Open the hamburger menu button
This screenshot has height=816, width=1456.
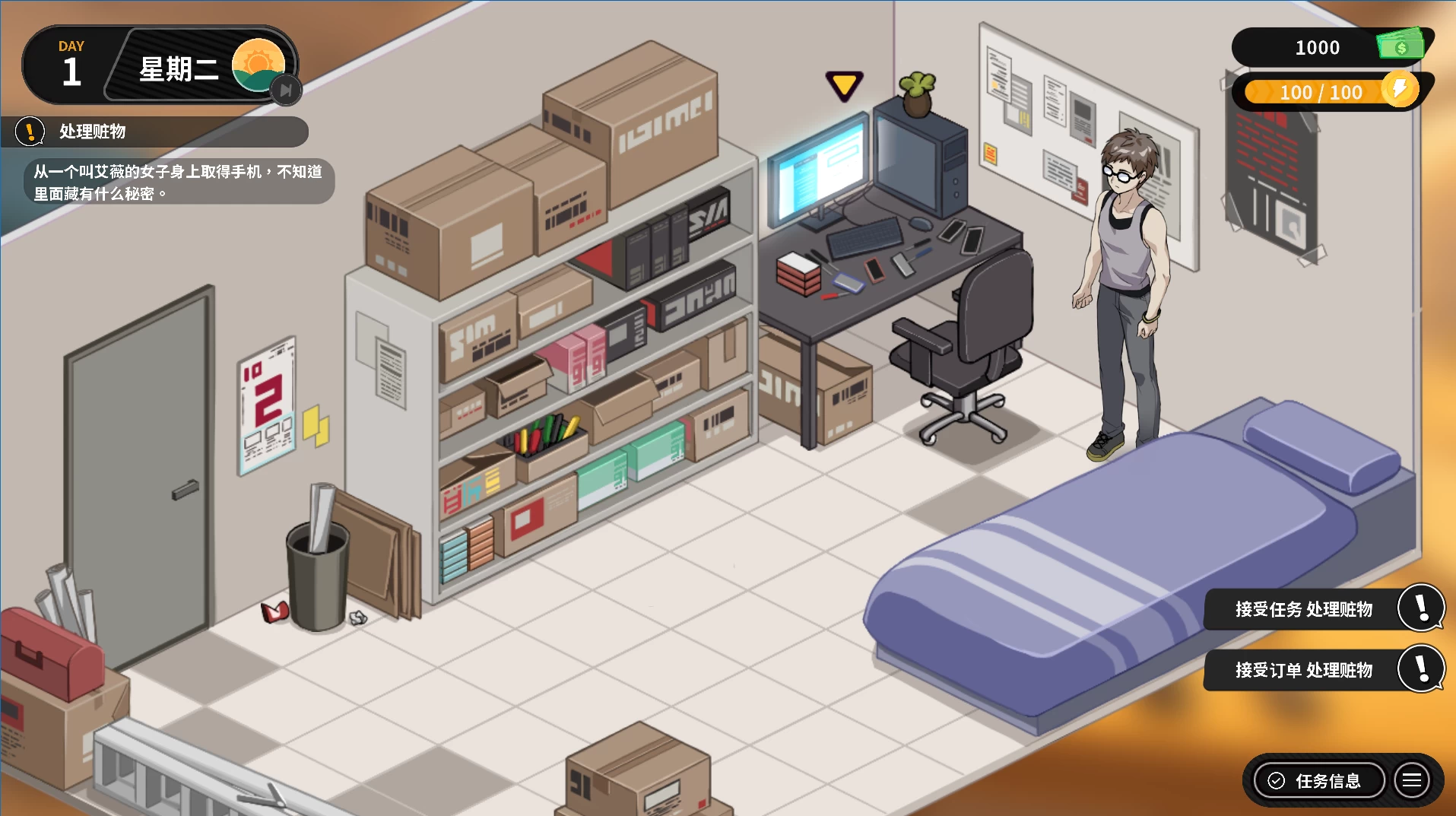pos(1412,781)
